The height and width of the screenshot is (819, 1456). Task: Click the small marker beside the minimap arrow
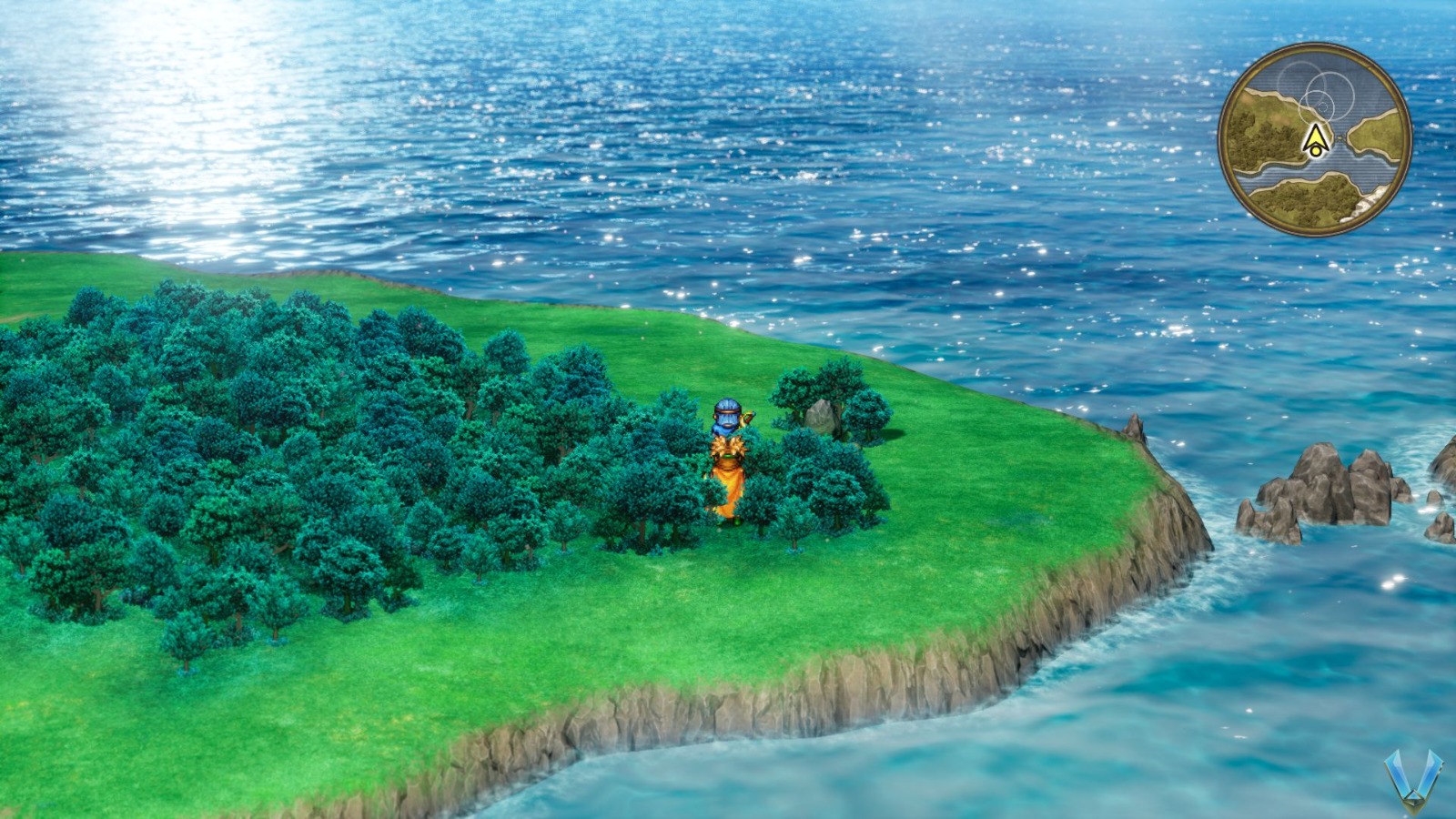pos(1339,137)
